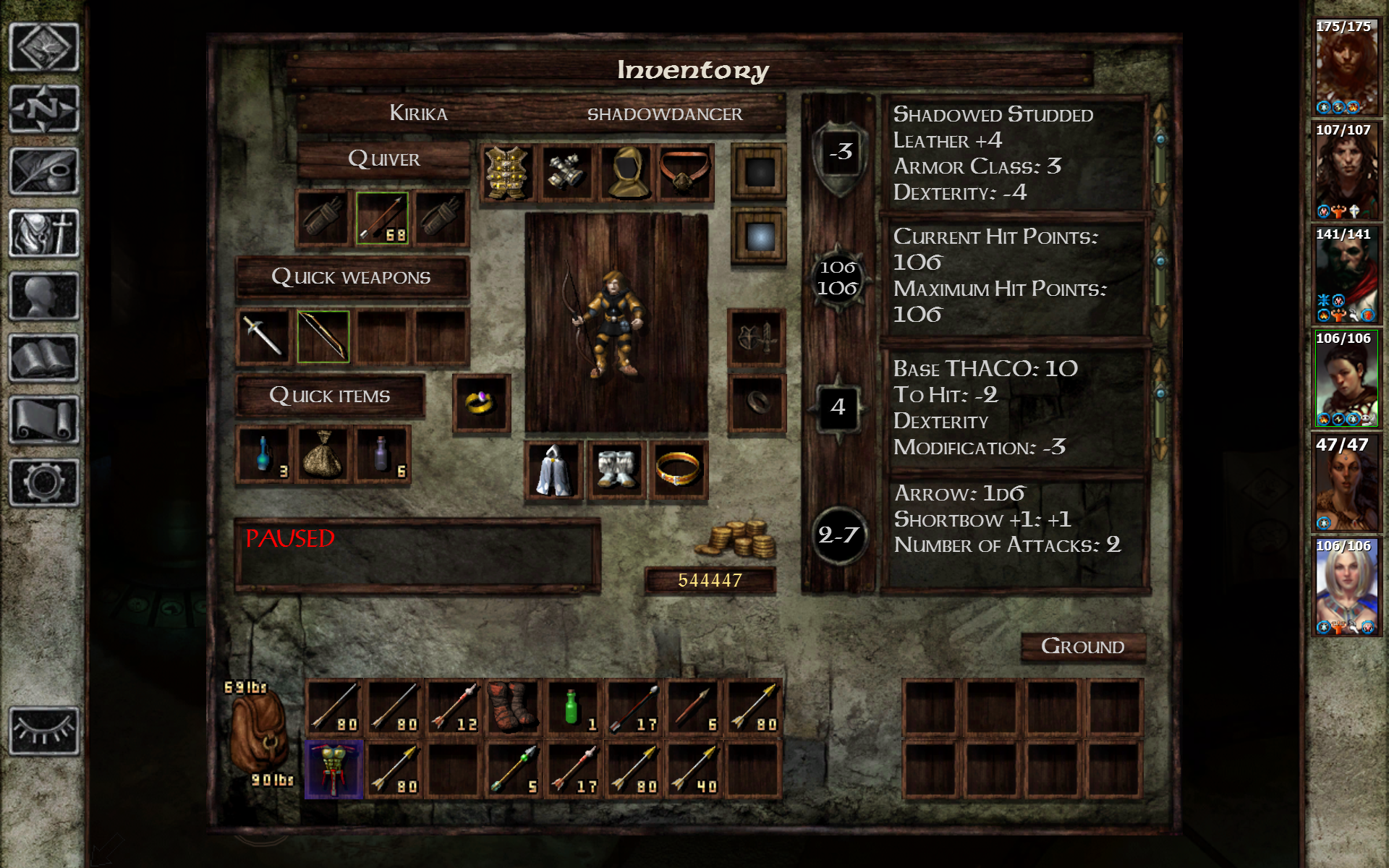Image resolution: width=1389 pixels, height=868 pixels.
Task: Select the bag in Quick items
Action: (324, 456)
